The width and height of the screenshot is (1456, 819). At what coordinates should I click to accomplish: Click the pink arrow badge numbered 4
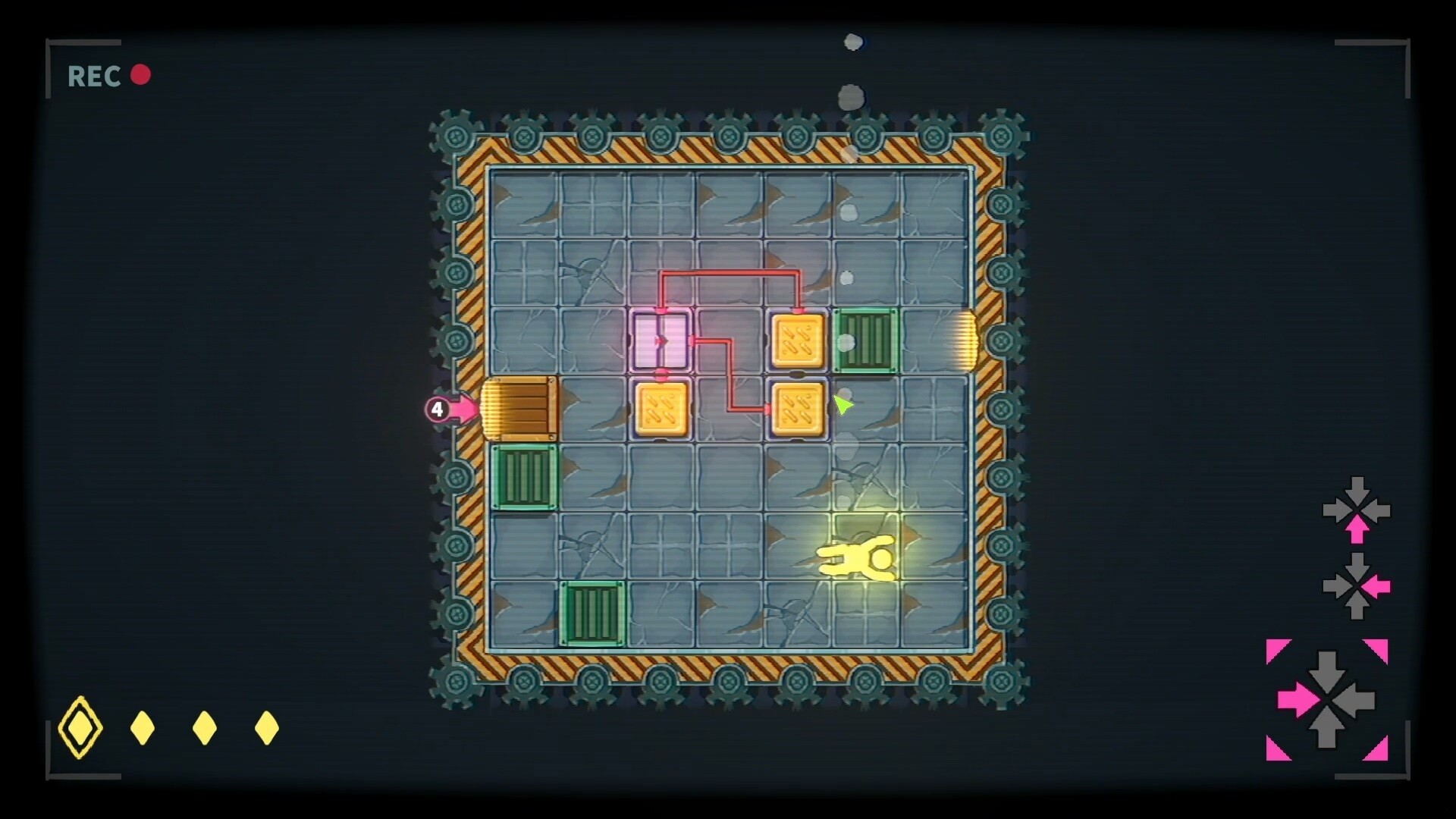[x=438, y=408]
